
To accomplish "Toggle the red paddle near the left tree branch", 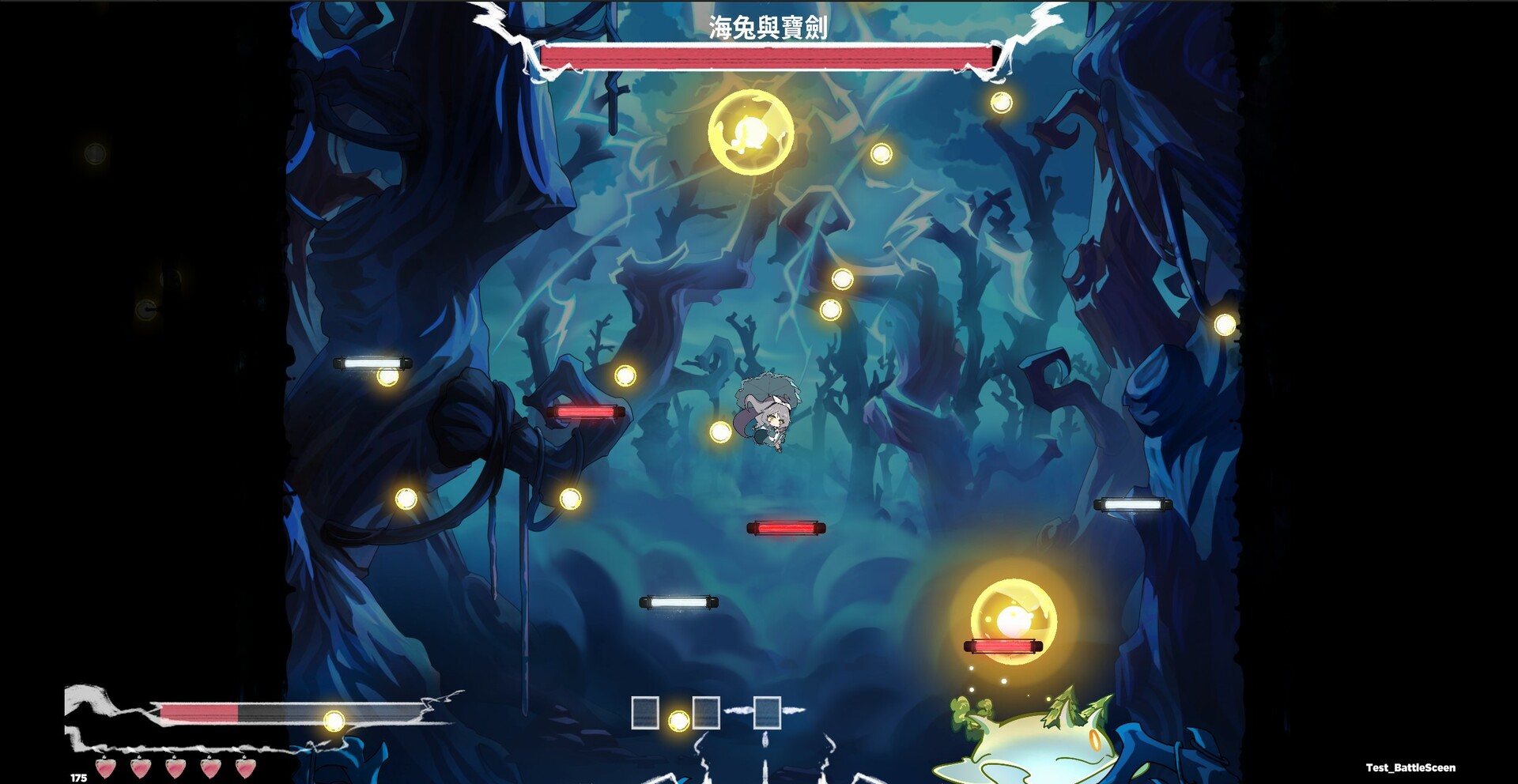I will 585,412.
